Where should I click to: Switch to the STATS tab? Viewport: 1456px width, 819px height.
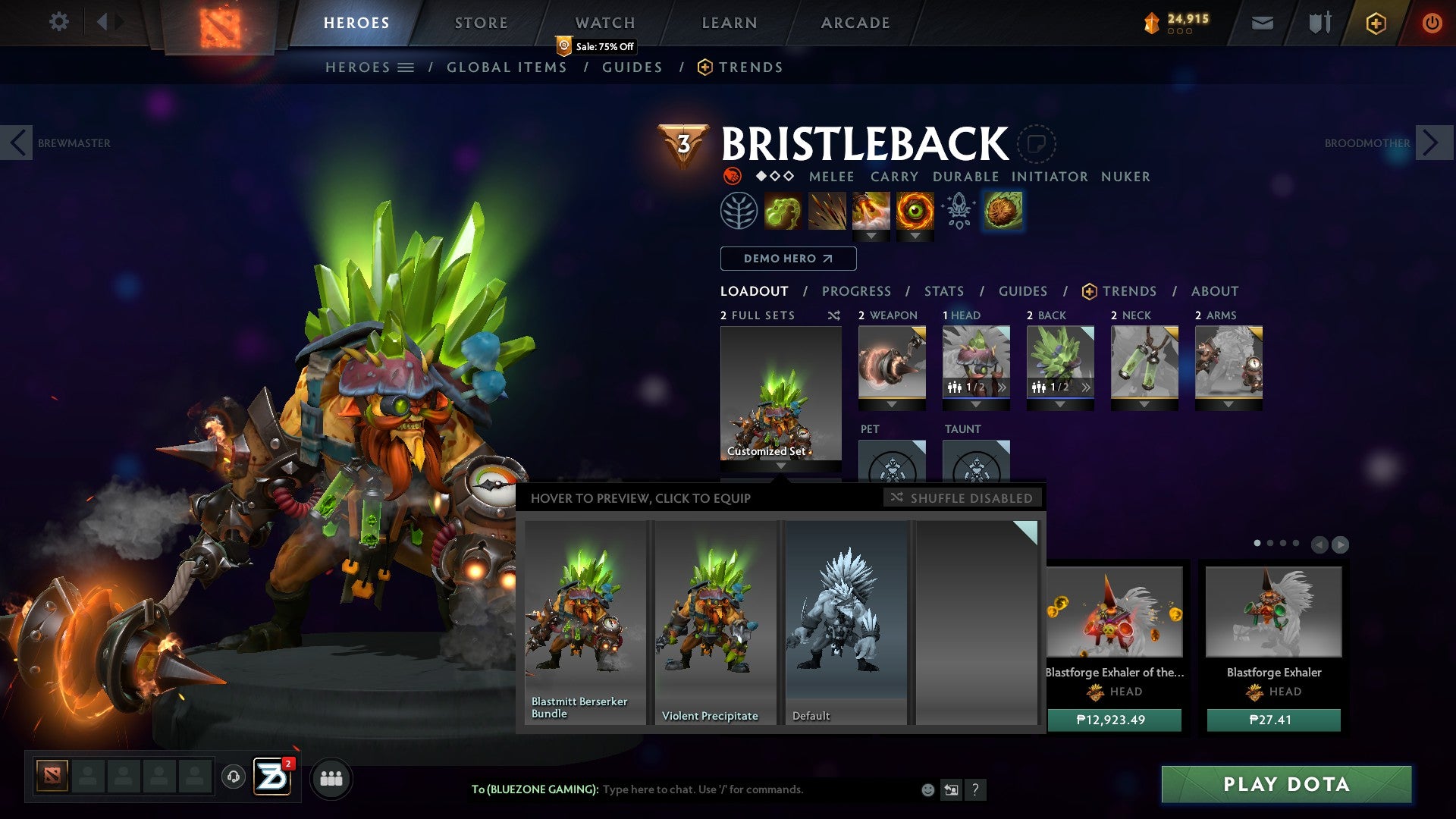click(x=943, y=290)
